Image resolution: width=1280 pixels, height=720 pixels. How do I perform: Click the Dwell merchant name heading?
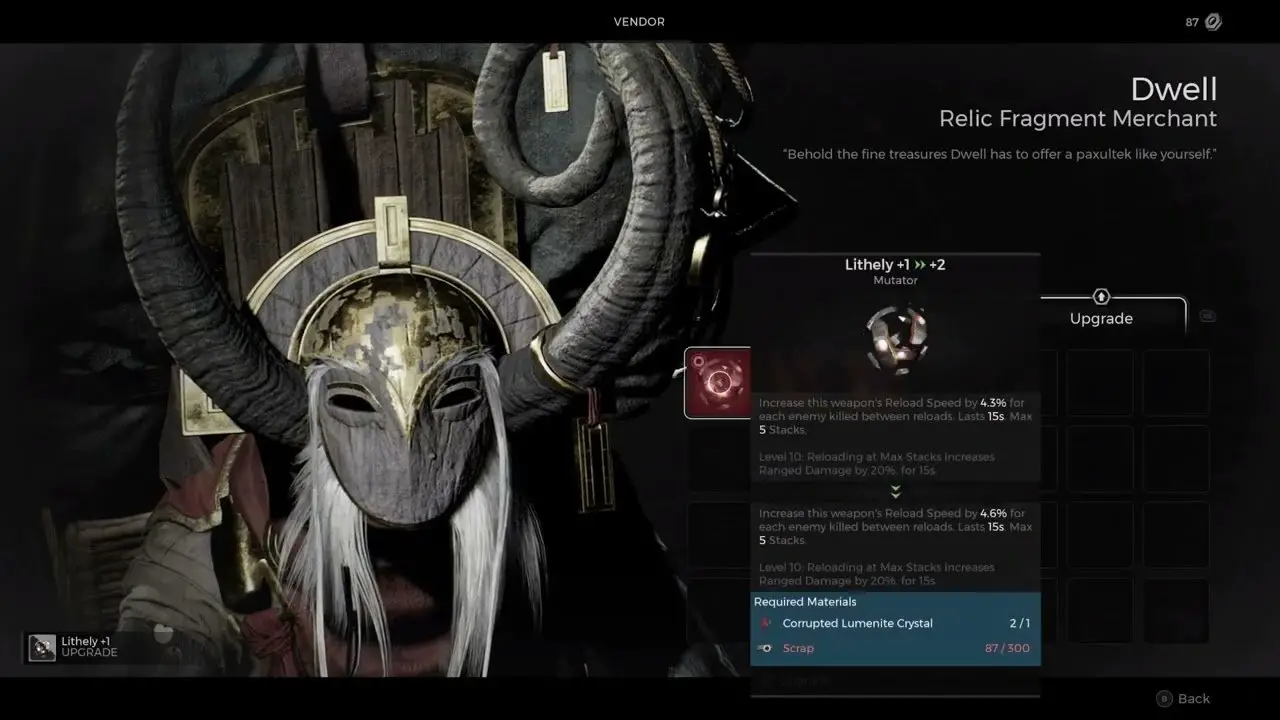click(x=1174, y=89)
